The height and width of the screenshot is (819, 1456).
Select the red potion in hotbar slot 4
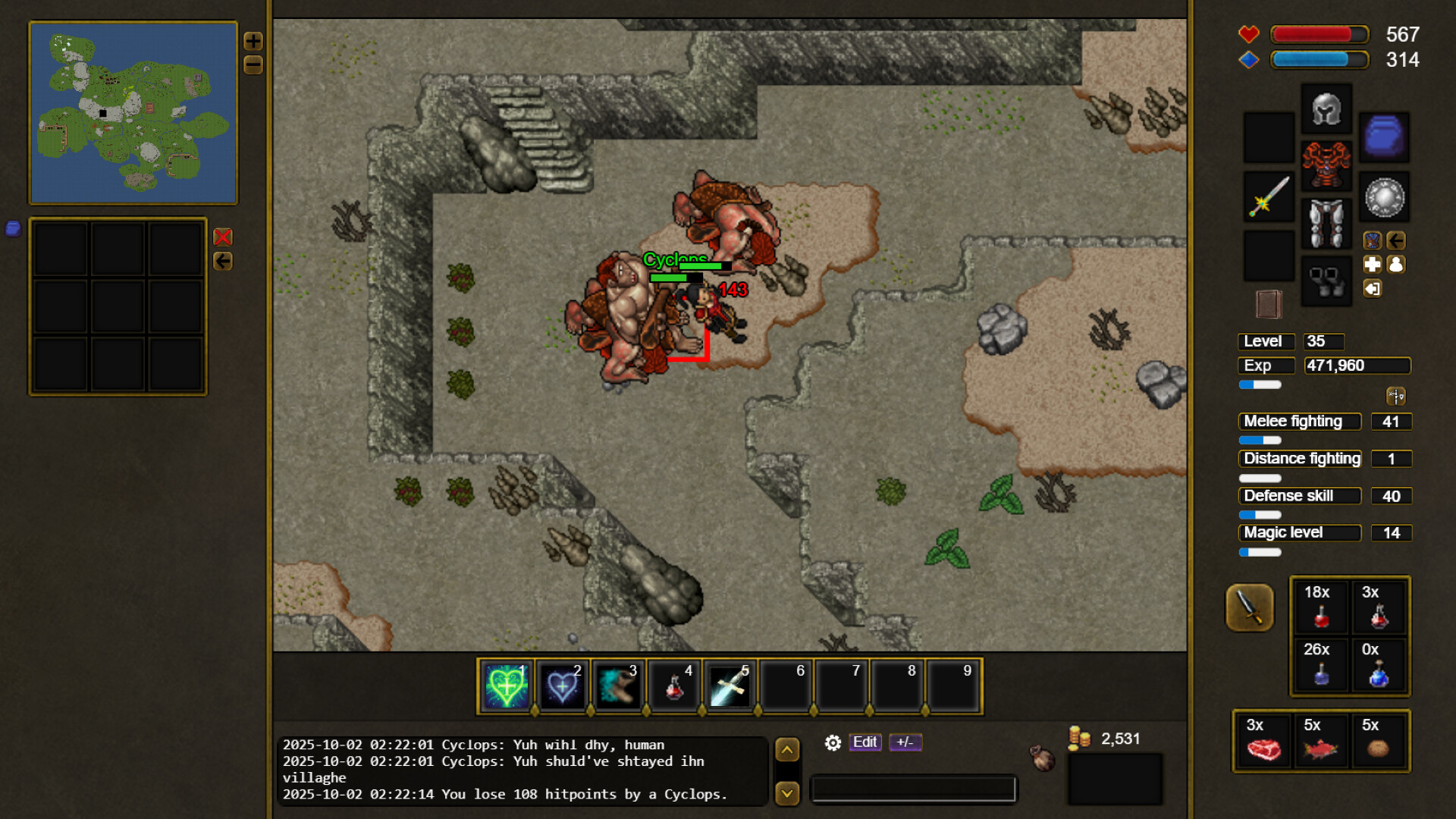(673, 686)
